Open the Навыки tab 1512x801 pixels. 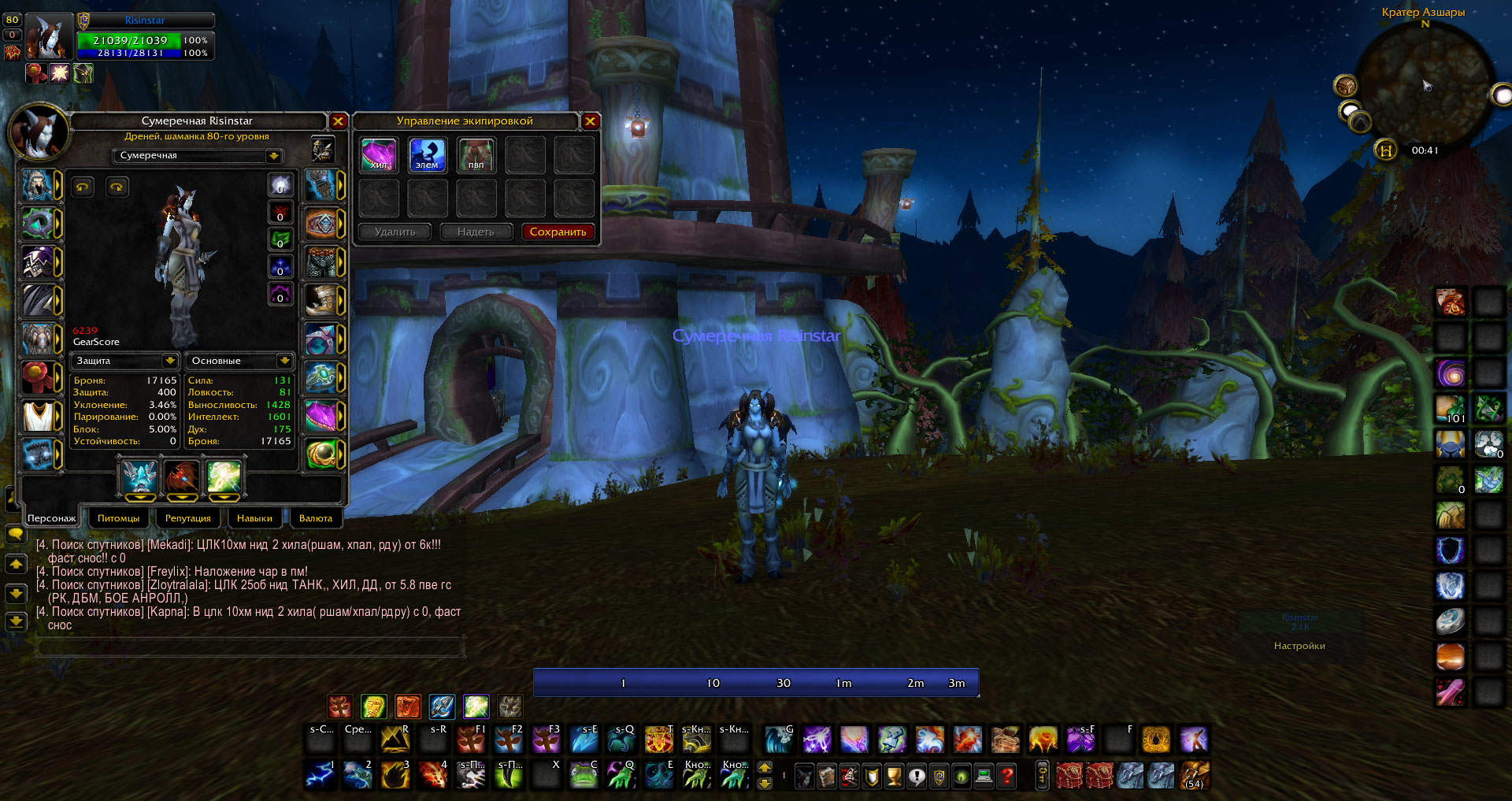[x=254, y=518]
